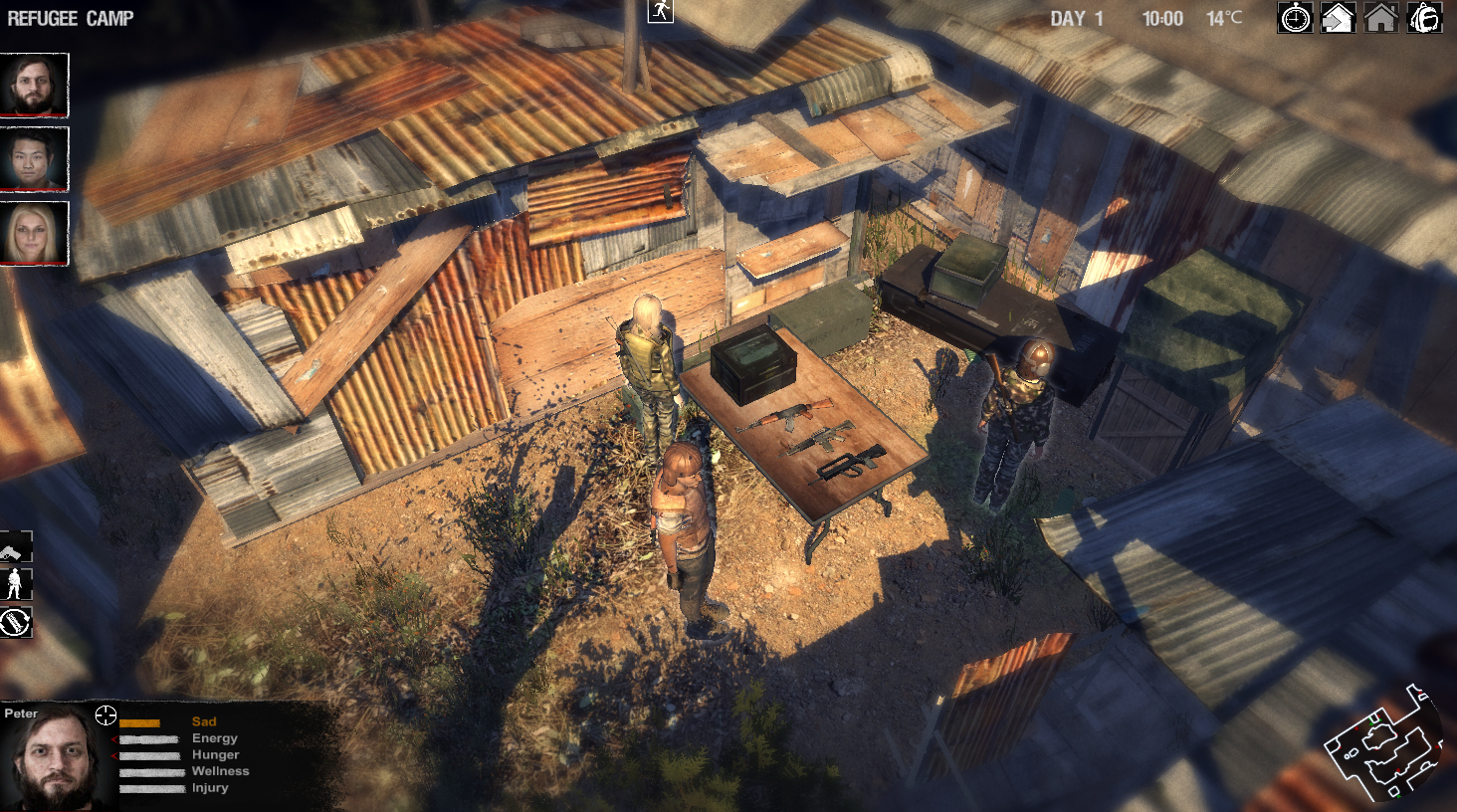Viewport: 1457px width, 812px height.
Task: Open the home shelter screen
Action: point(1379,18)
